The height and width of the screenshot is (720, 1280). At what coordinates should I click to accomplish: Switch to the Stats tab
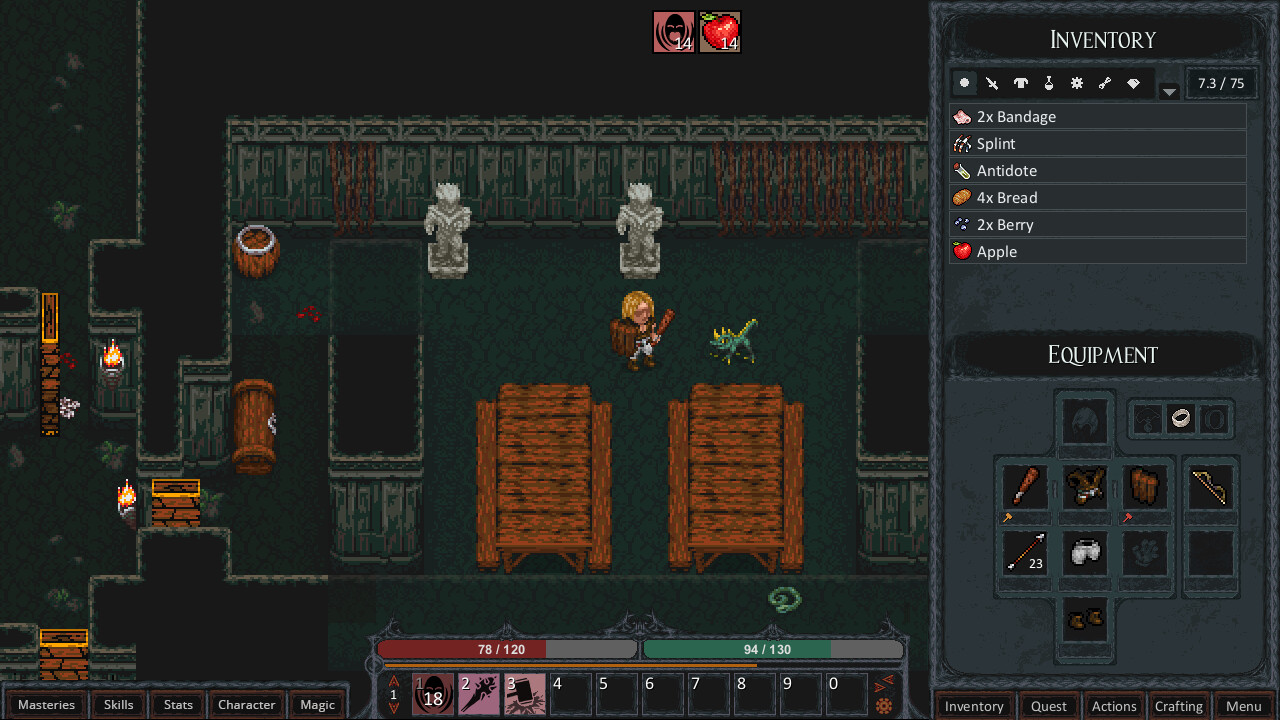point(177,705)
